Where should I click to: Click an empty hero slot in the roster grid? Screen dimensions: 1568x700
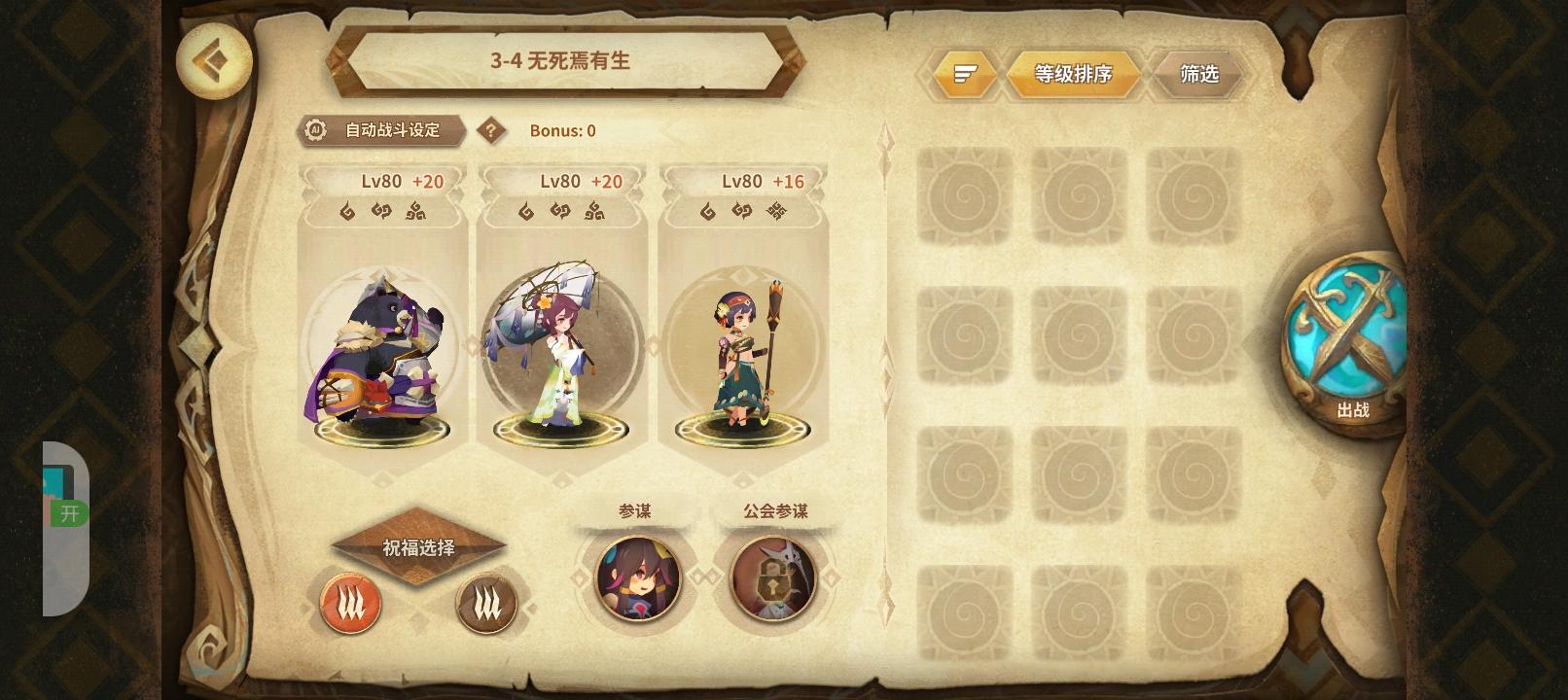tap(964, 195)
